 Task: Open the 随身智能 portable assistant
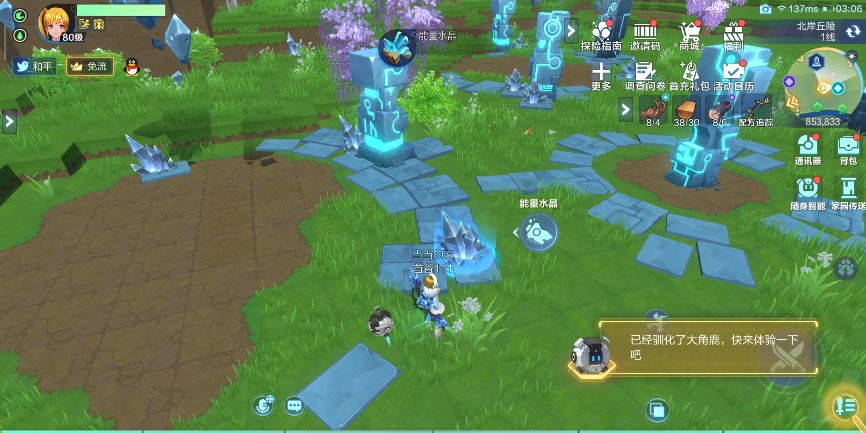pos(808,191)
